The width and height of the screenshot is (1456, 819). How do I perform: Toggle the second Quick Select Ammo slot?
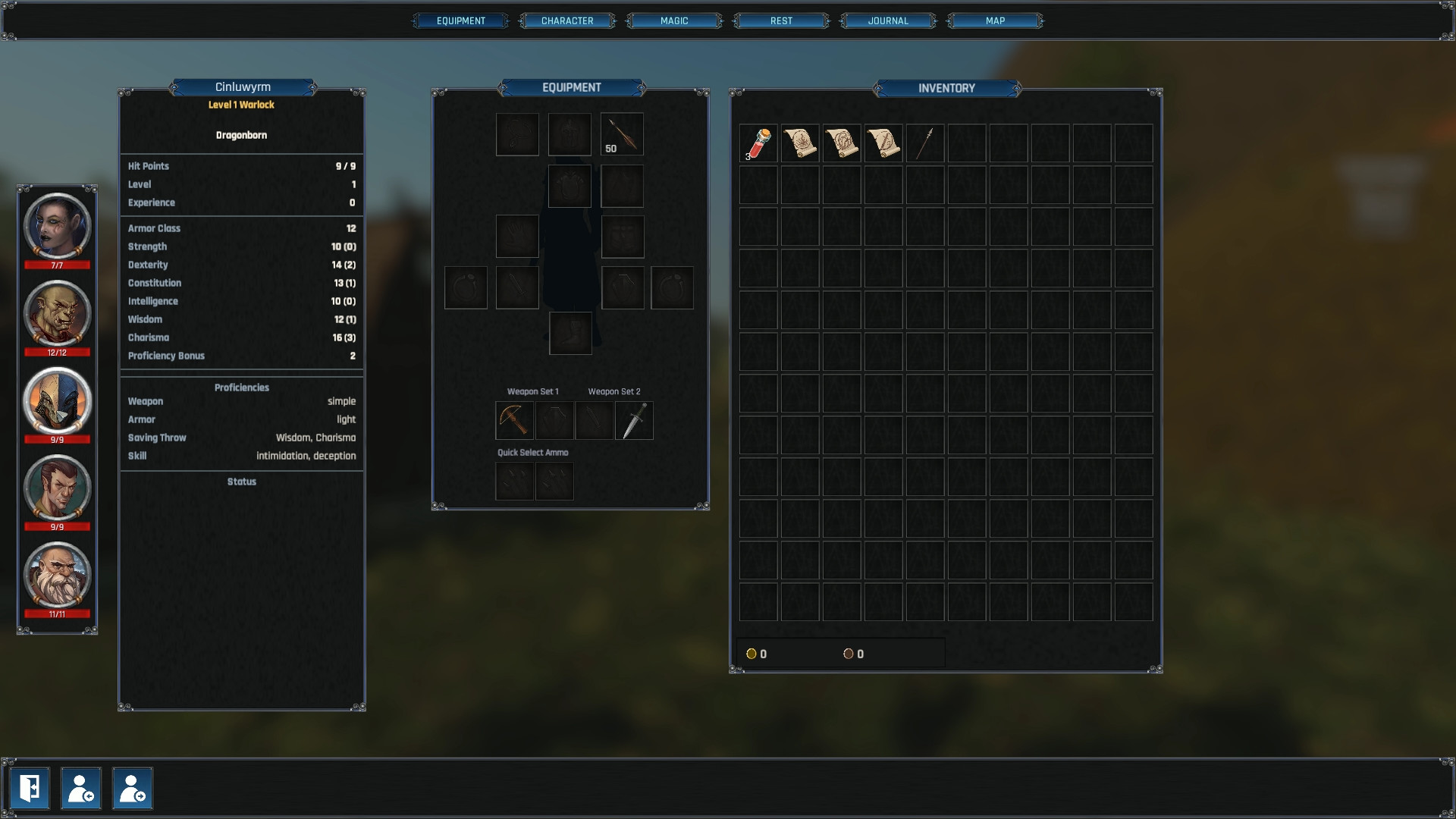554,482
